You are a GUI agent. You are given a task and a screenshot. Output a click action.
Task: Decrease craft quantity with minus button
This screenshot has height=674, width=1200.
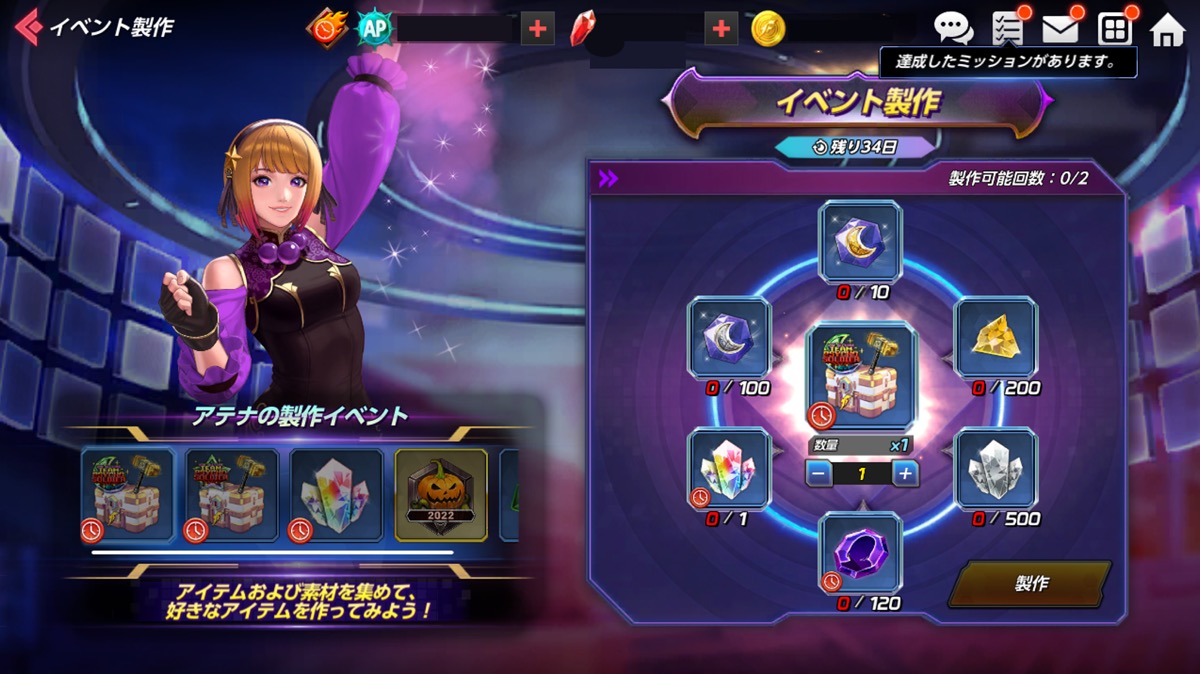coord(819,473)
